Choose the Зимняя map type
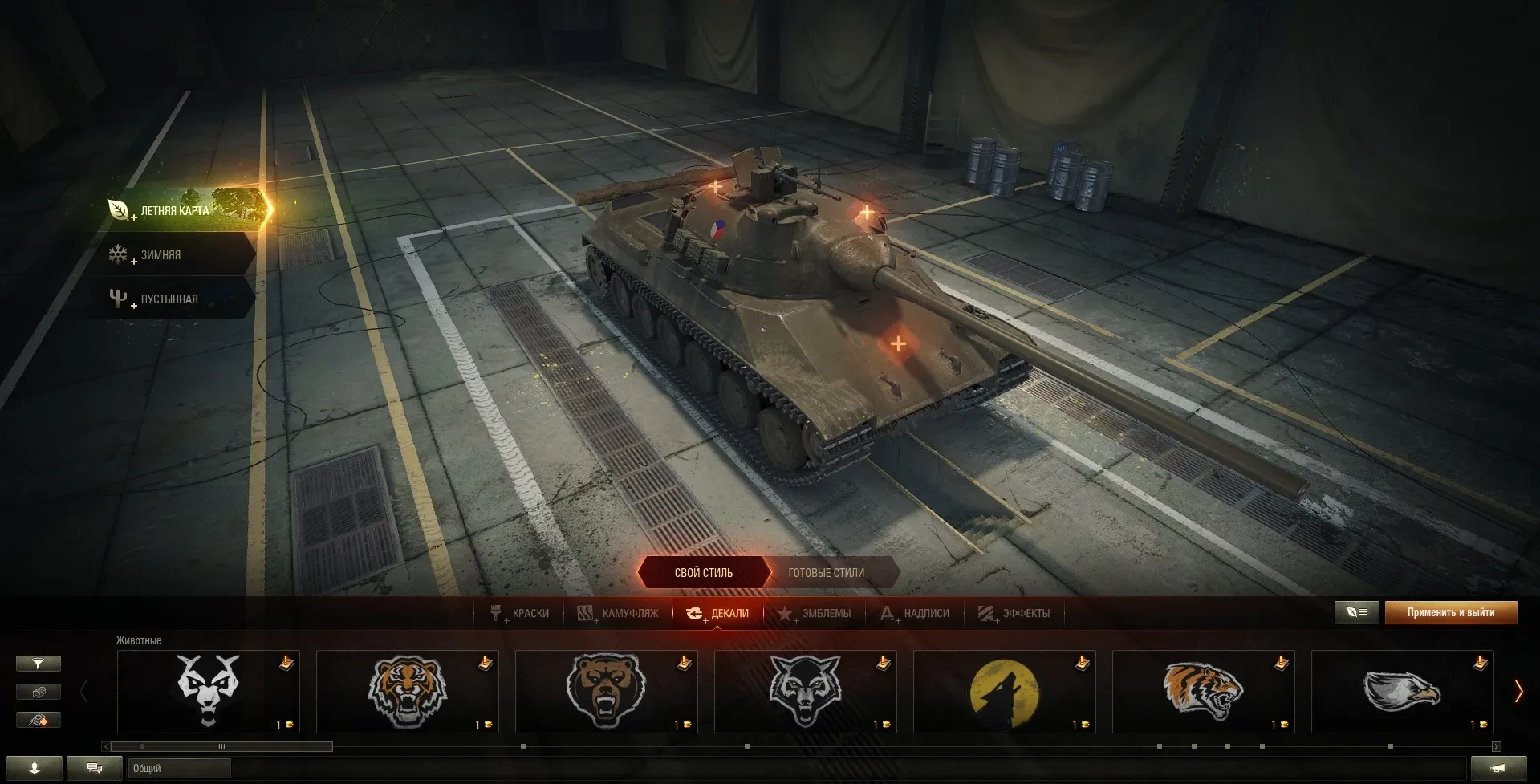 (161, 255)
